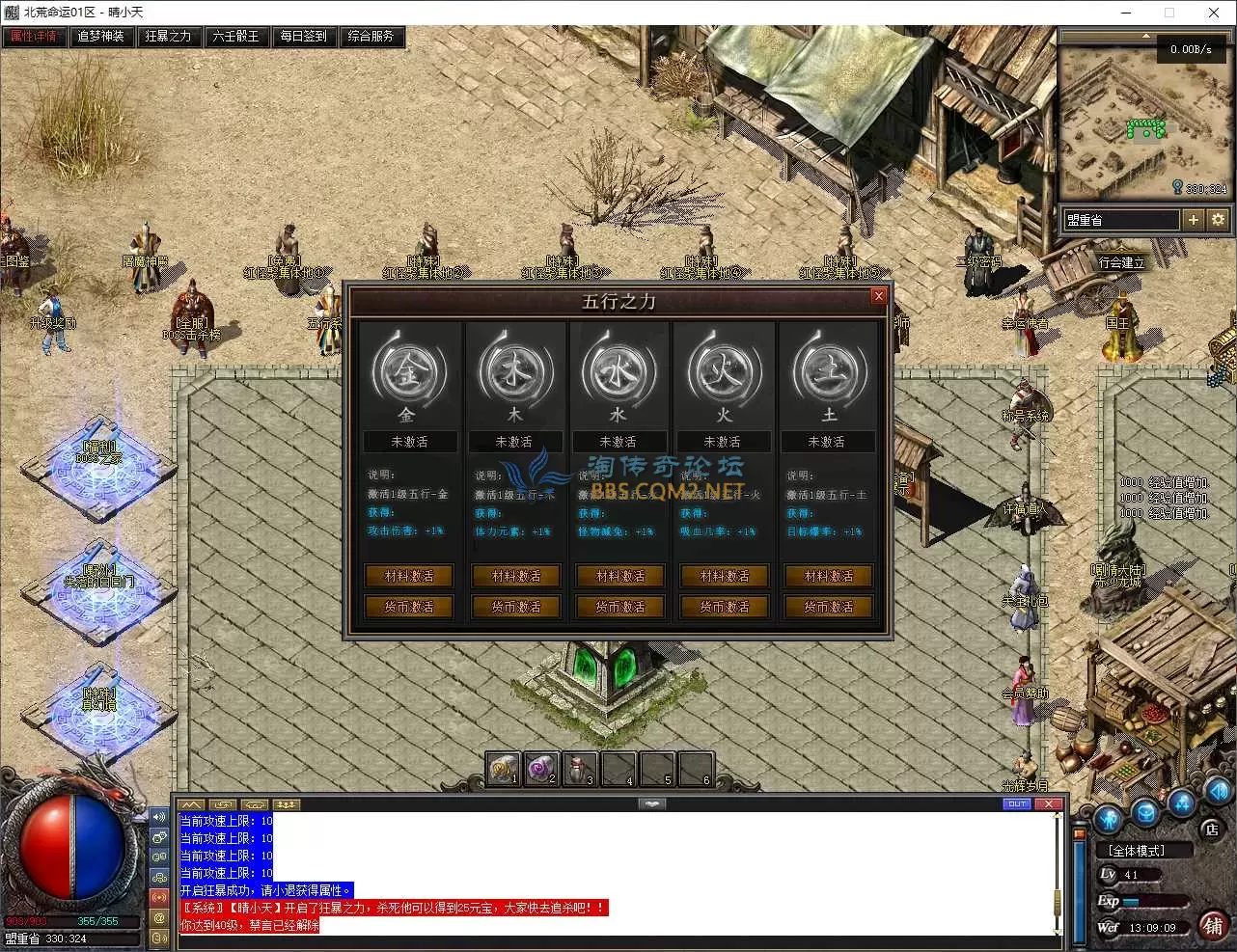Open the gear settings beside the map name

coord(1218,220)
